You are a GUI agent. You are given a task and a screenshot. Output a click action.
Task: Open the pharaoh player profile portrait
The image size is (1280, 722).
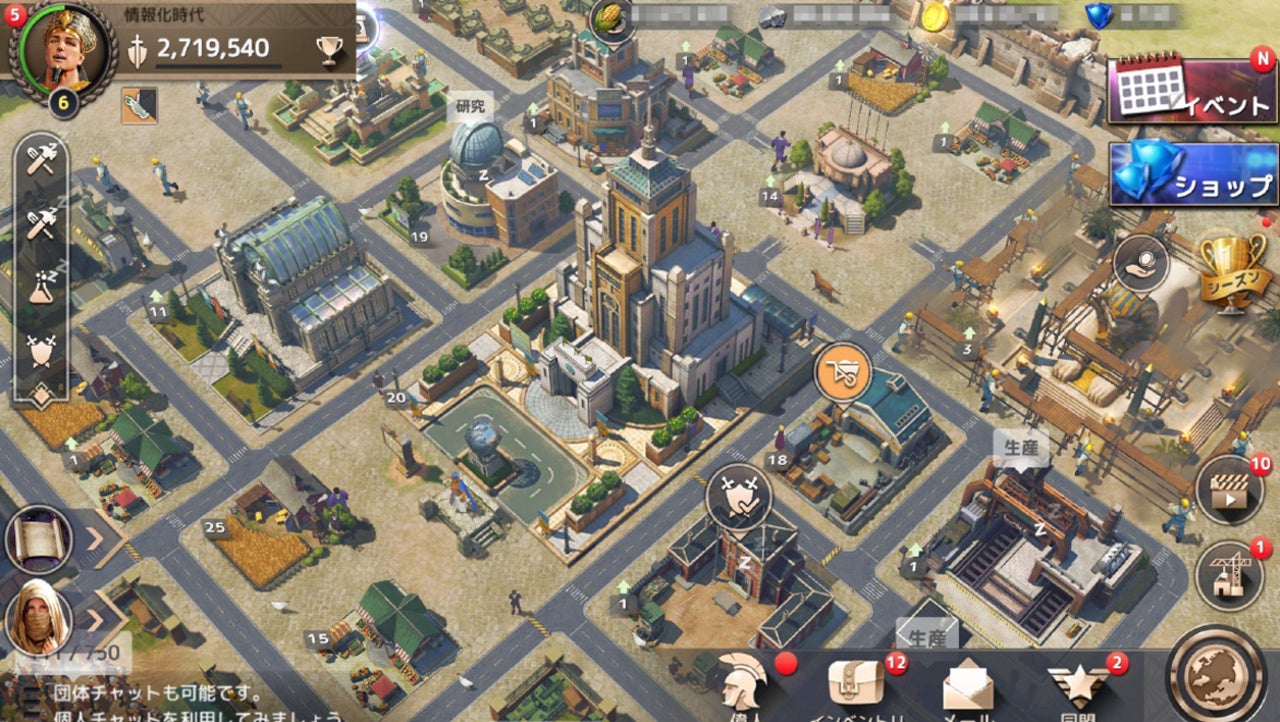(x=62, y=50)
